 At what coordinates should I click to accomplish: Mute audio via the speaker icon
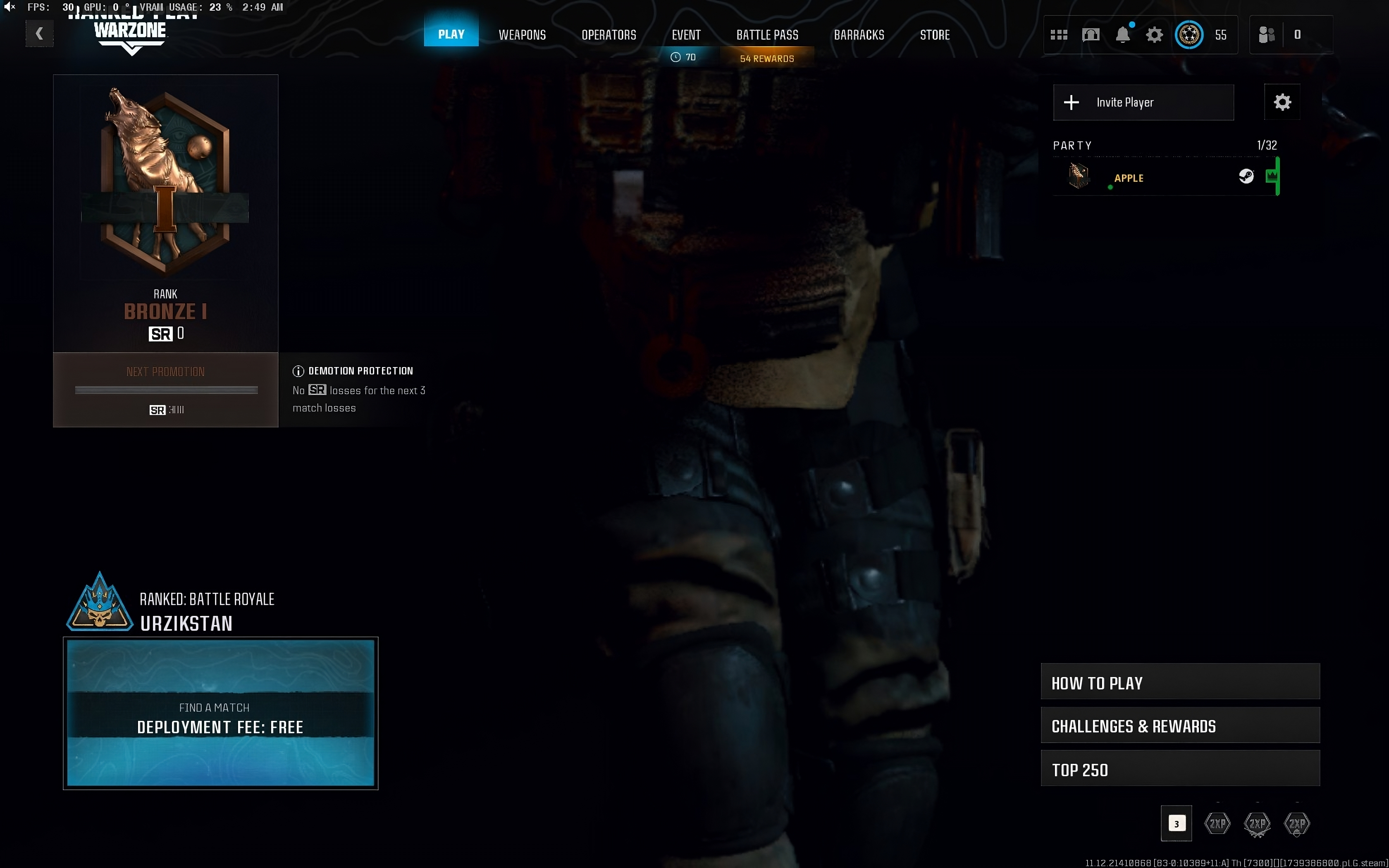click(10, 7)
